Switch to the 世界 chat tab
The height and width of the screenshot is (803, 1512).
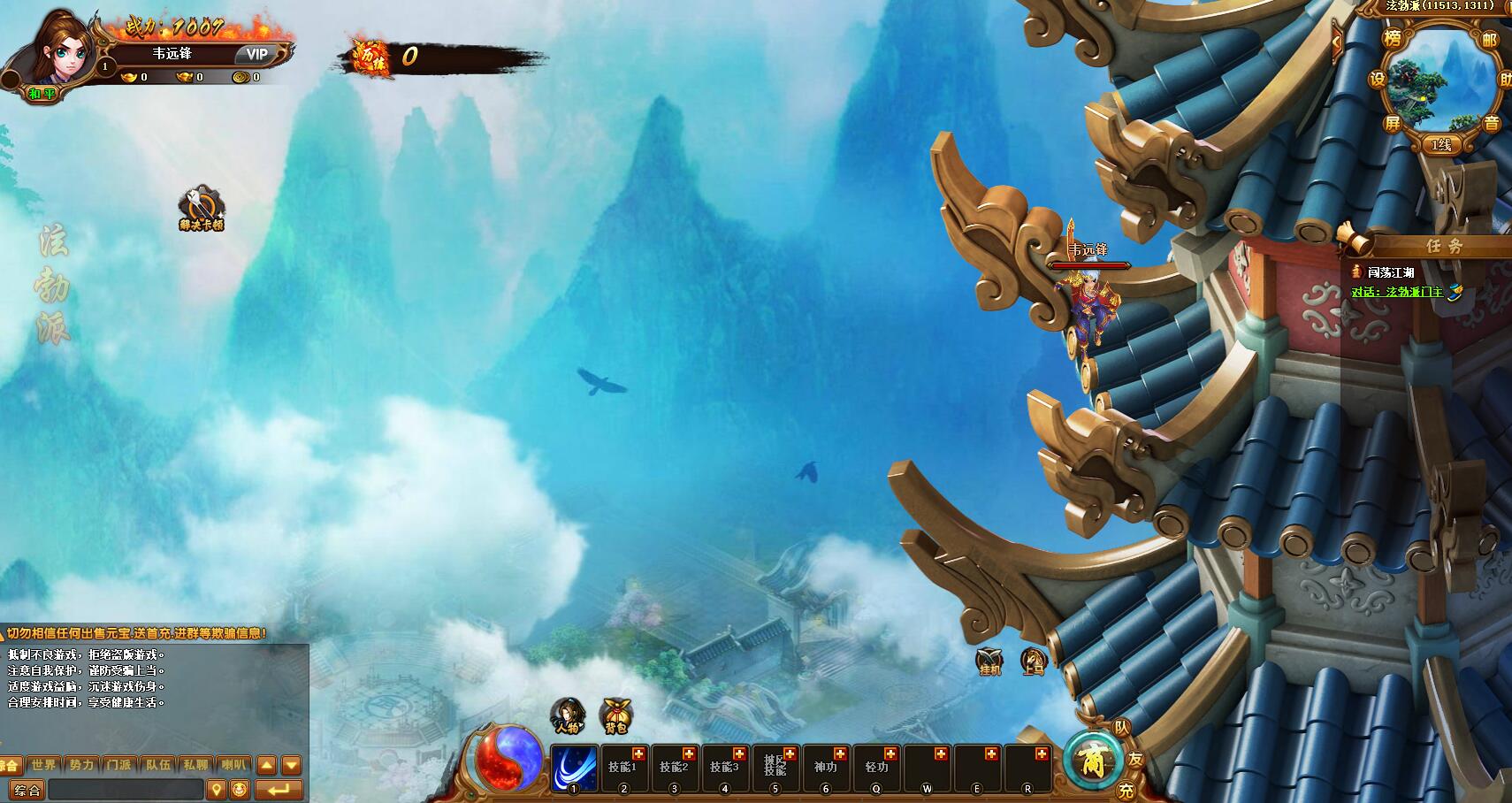[43, 765]
